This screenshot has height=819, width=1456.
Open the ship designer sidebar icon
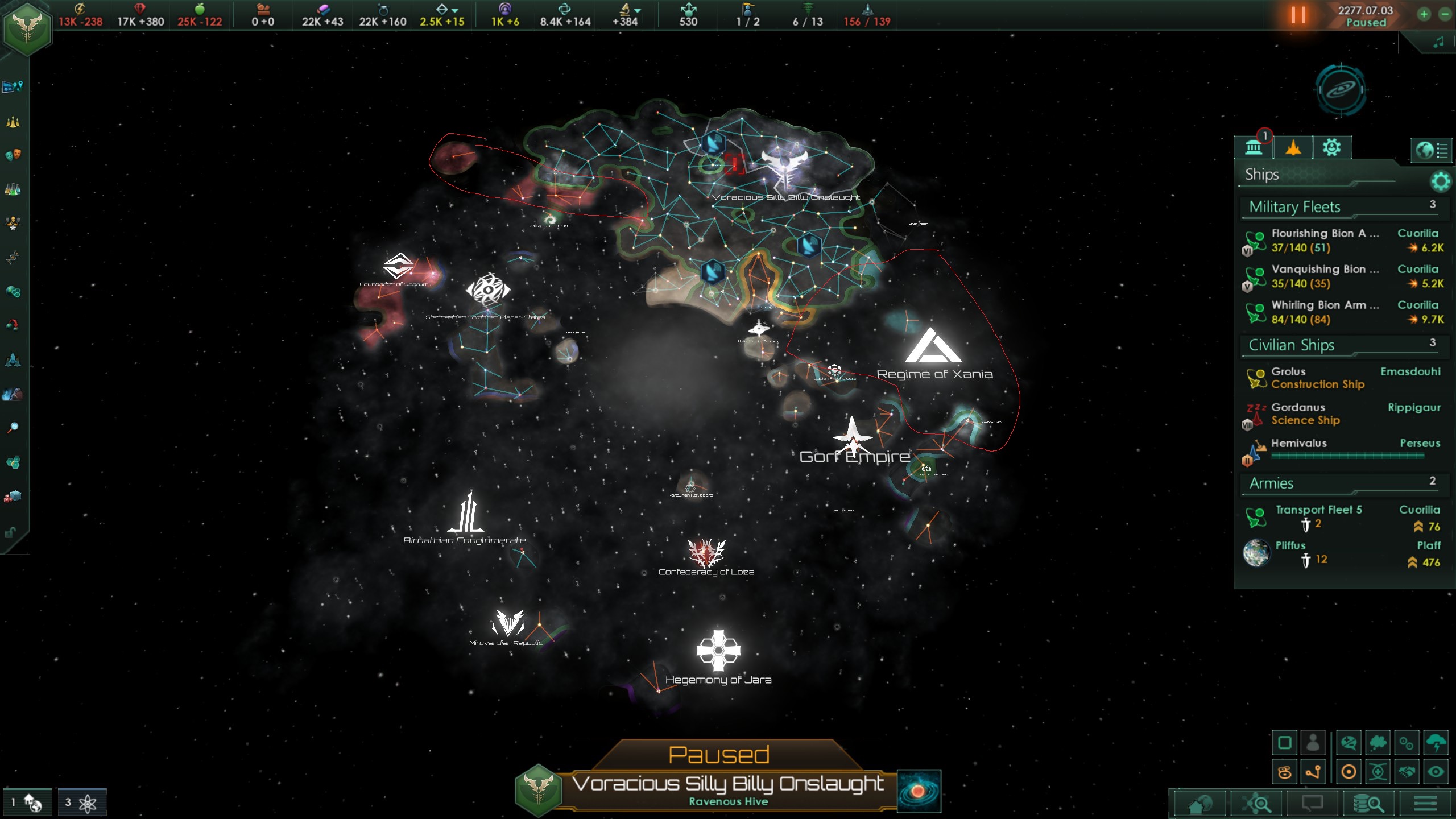pyautogui.click(x=13, y=360)
